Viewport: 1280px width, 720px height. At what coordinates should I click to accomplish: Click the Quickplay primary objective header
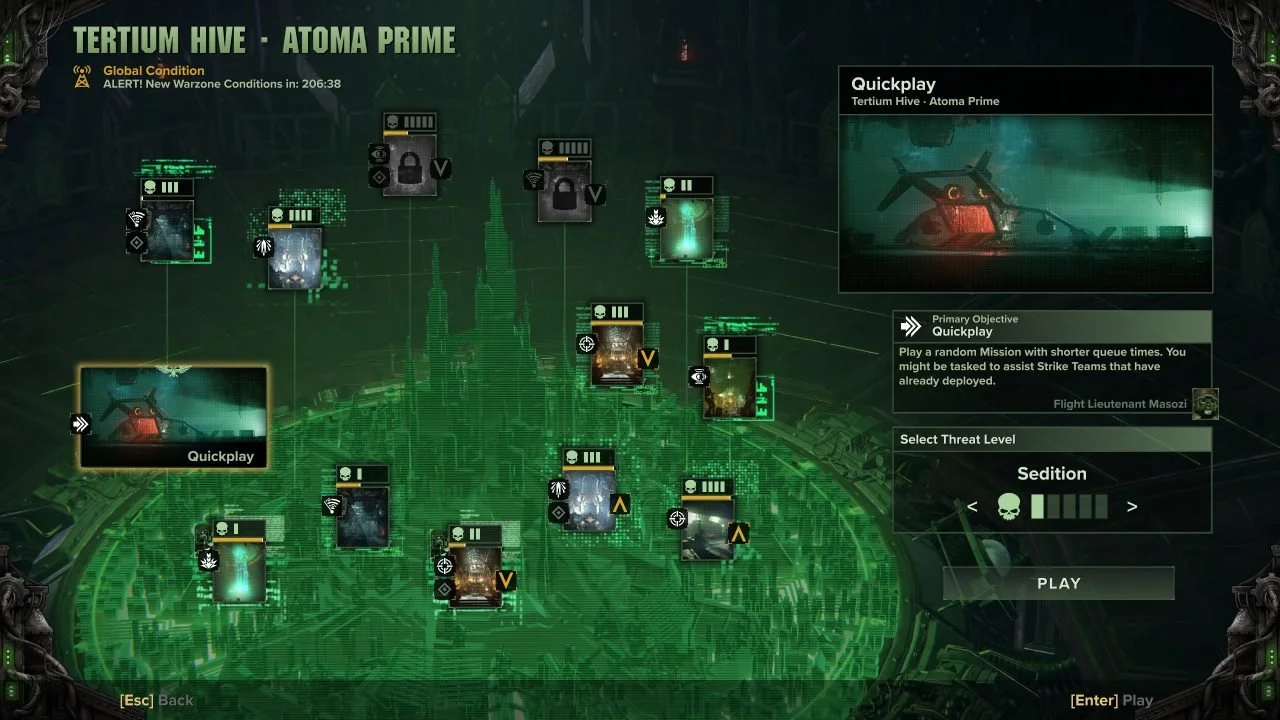1051,326
